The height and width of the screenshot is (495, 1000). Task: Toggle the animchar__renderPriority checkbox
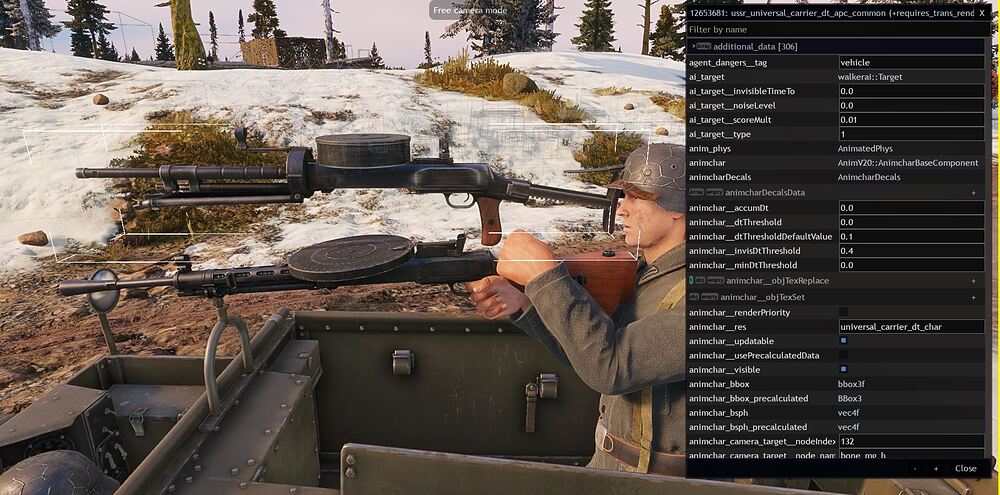[843, 312]
